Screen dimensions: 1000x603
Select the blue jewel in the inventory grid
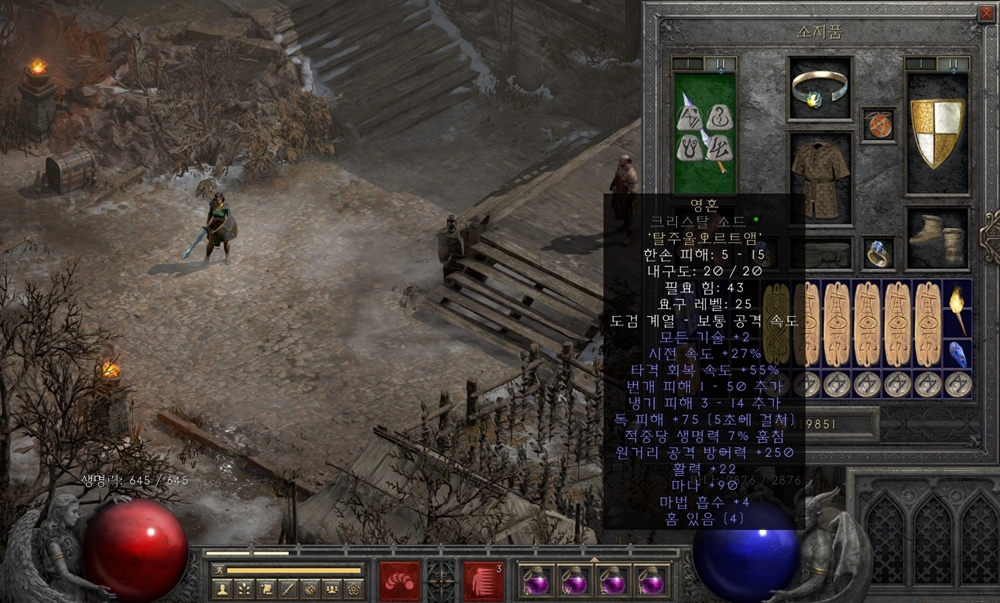(957, 354)
